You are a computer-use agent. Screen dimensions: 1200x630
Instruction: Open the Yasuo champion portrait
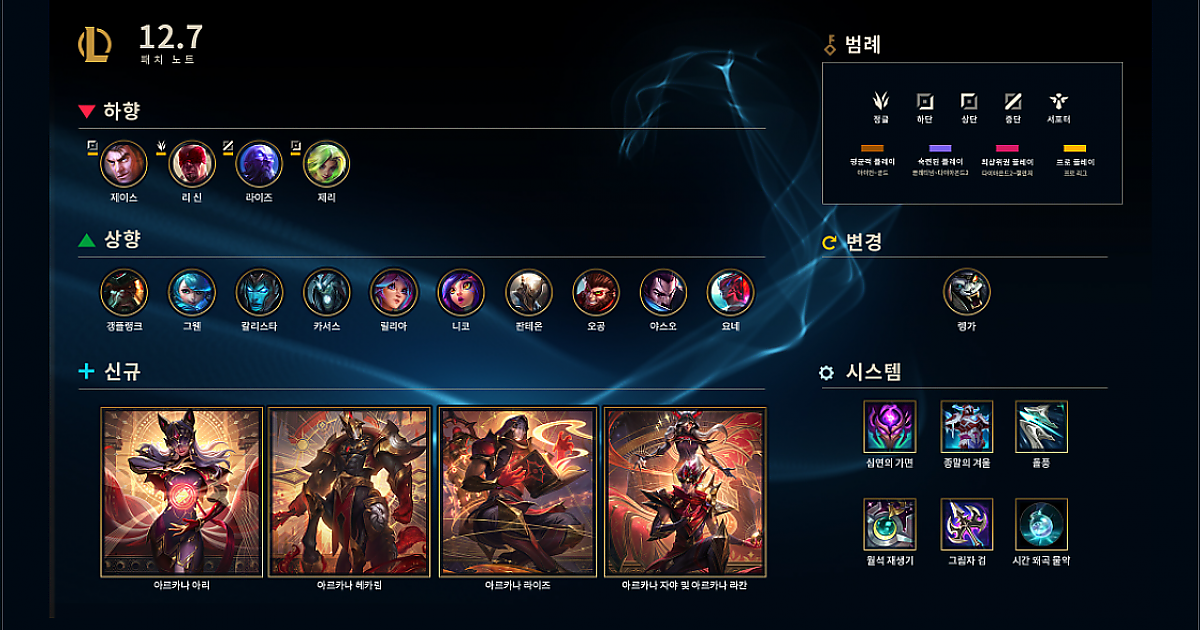click(663, 292)
